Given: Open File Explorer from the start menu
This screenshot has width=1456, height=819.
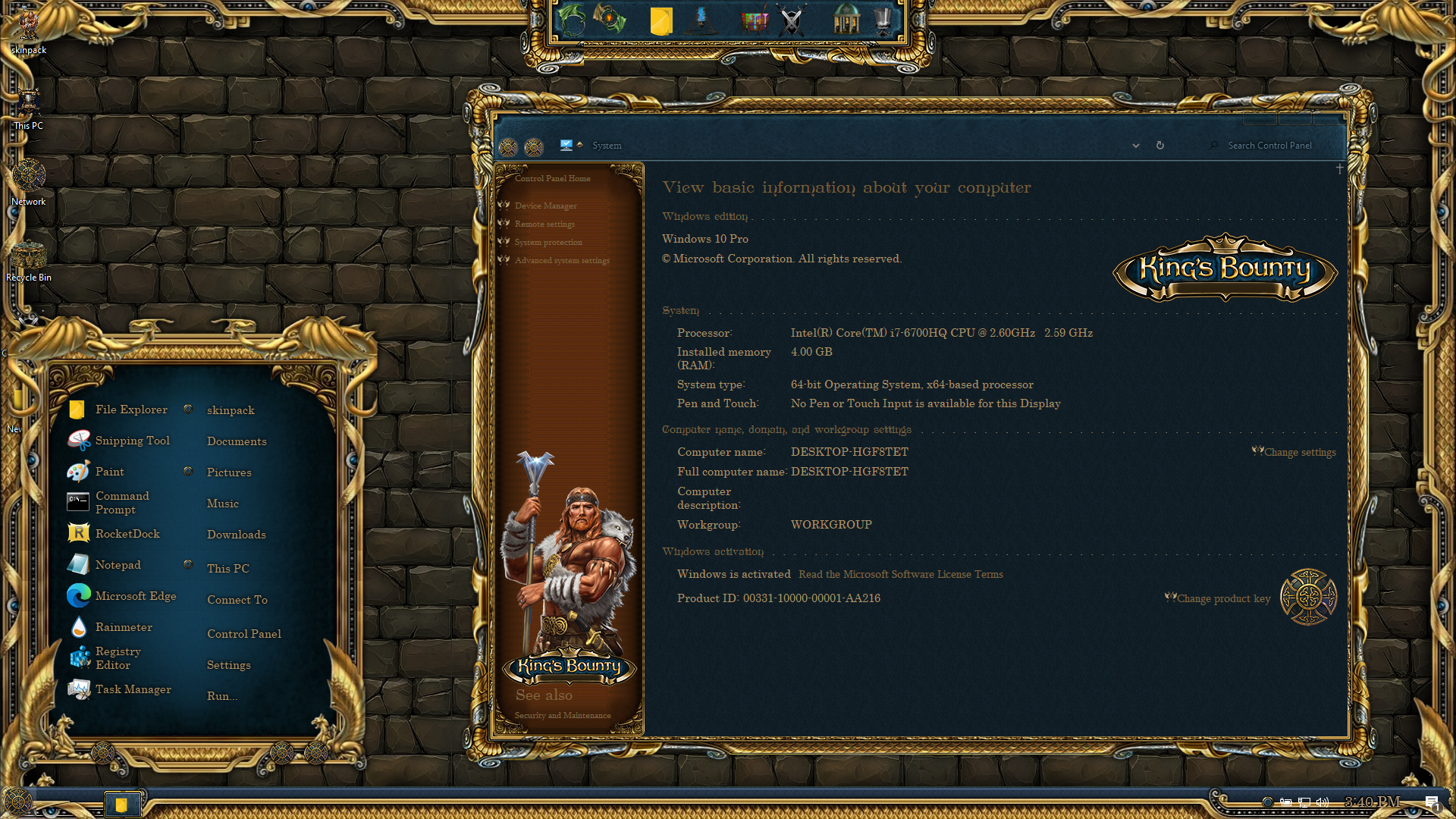Looking at the screenshot, I should pyautogui.click(x=130, y=409).
